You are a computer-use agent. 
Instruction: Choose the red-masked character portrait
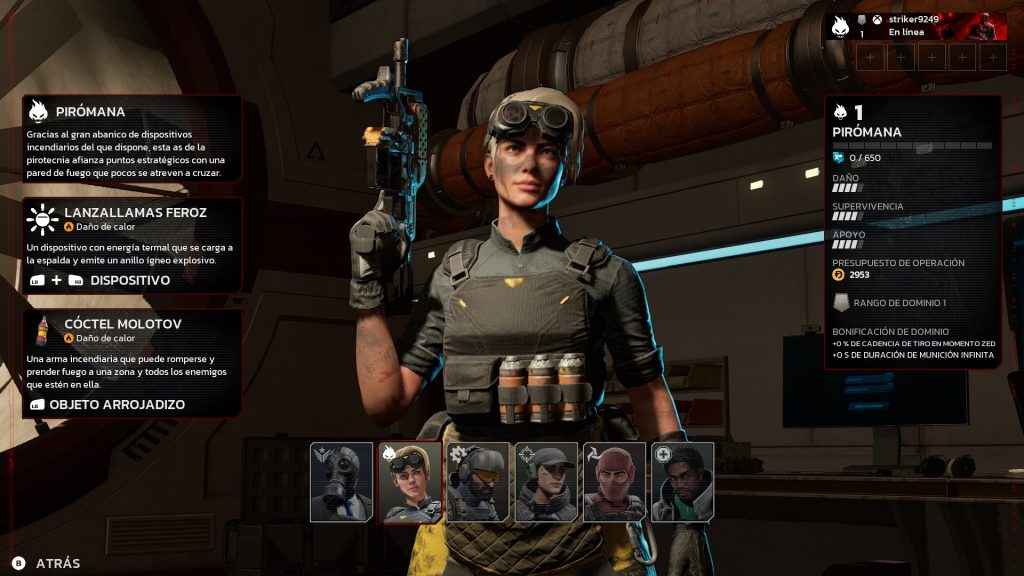pos(614,482)
